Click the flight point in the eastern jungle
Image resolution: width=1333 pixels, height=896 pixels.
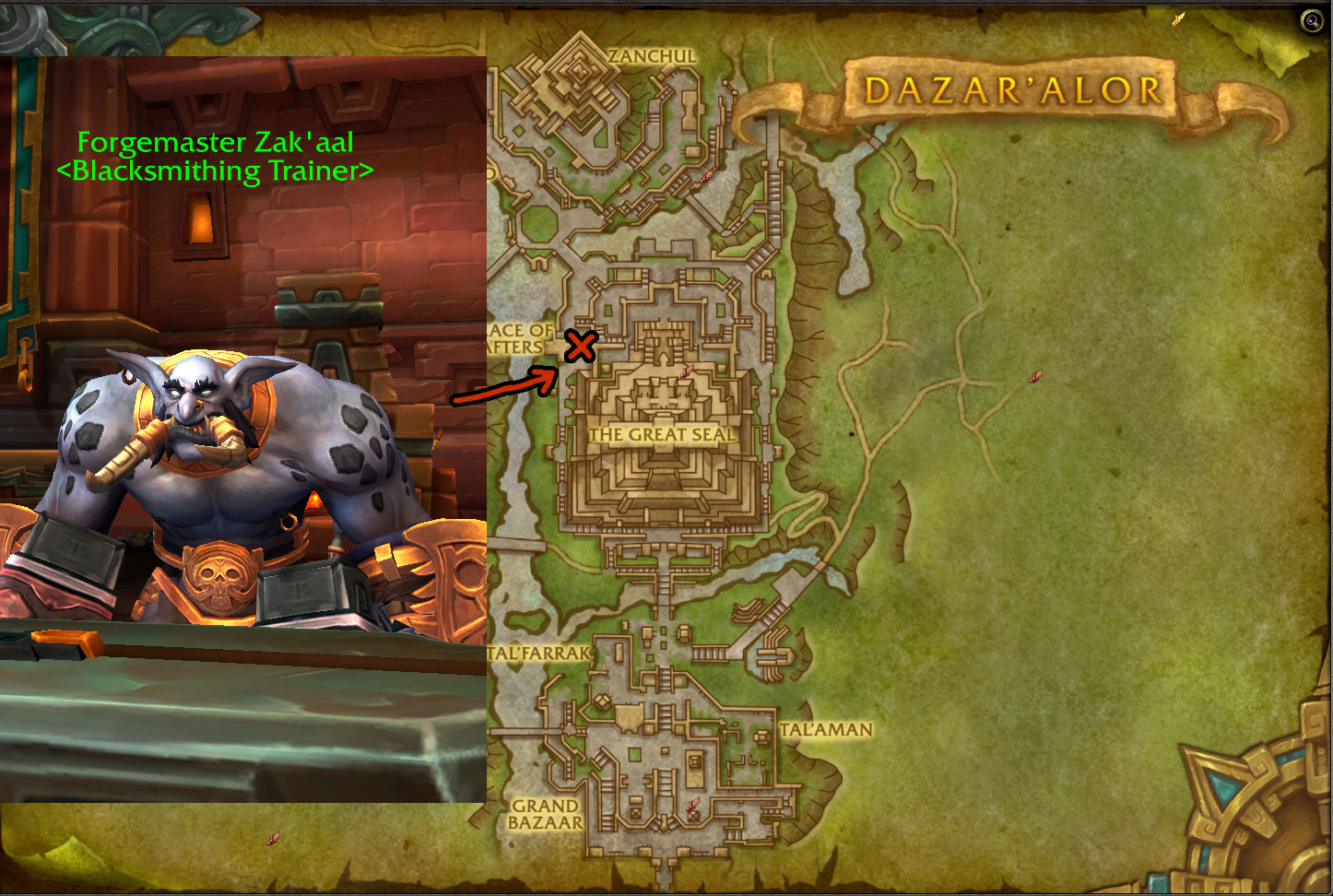tap(1035, 376)
